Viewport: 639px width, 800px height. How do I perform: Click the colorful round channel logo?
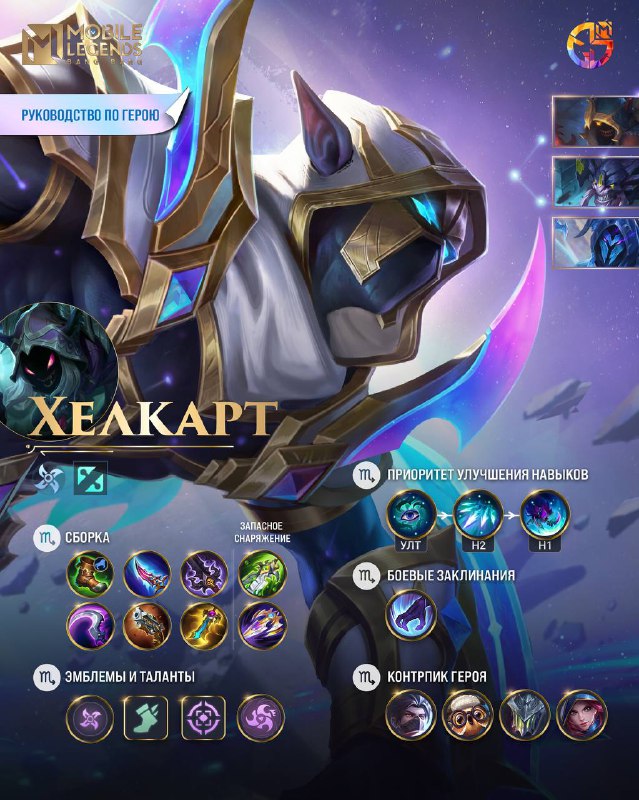[x=589, y=43]
